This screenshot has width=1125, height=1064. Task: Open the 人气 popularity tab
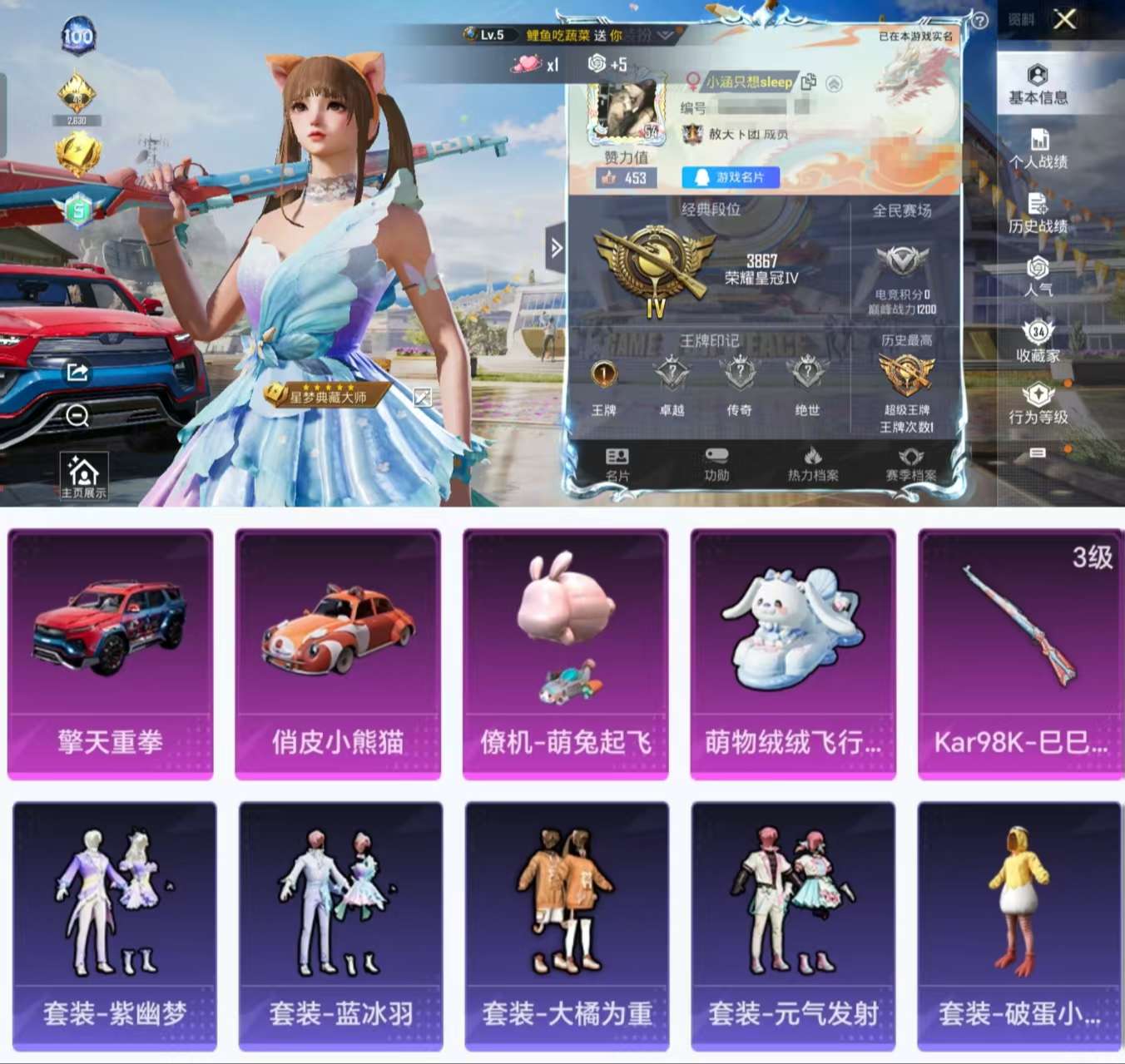tap(1038, 277)
